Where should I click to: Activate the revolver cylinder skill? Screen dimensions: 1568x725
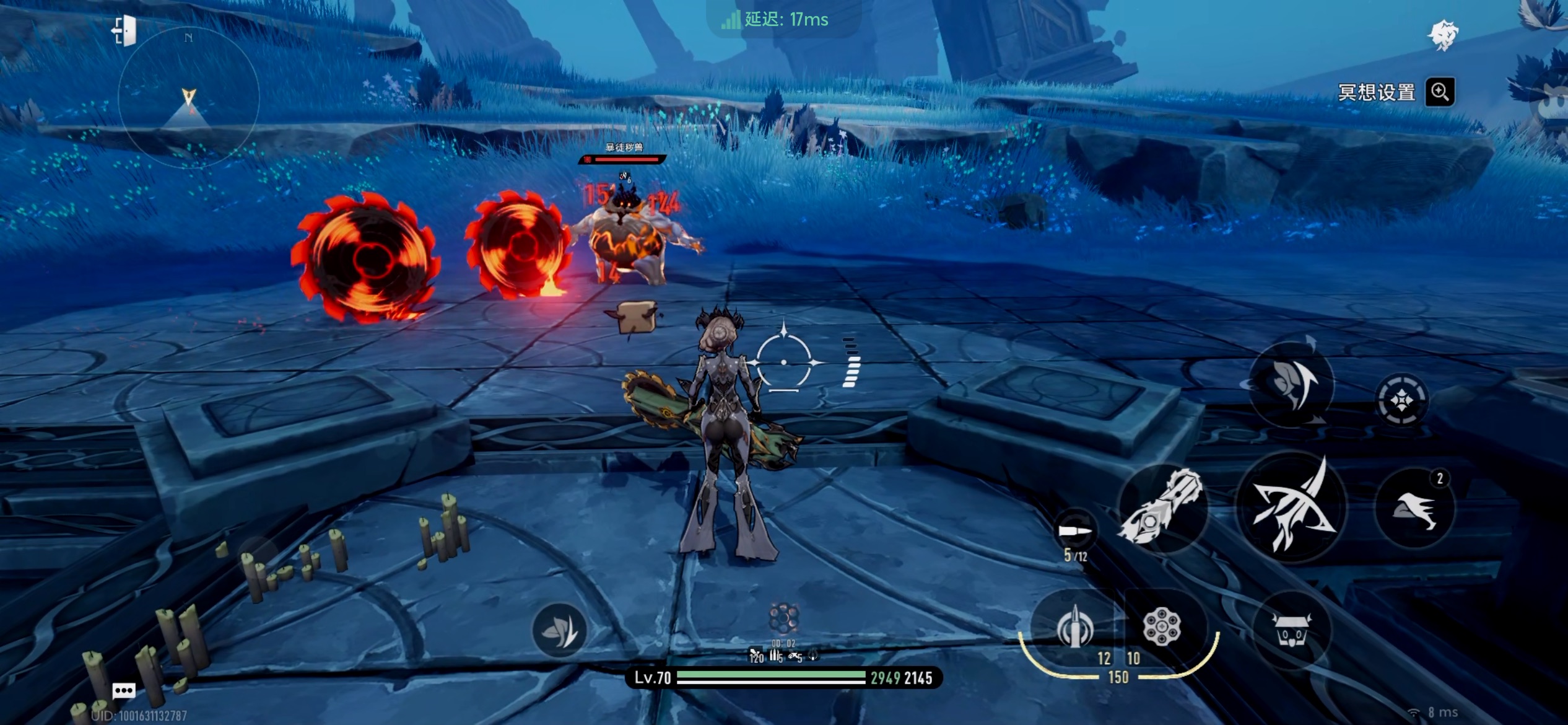coord(1162,626)
